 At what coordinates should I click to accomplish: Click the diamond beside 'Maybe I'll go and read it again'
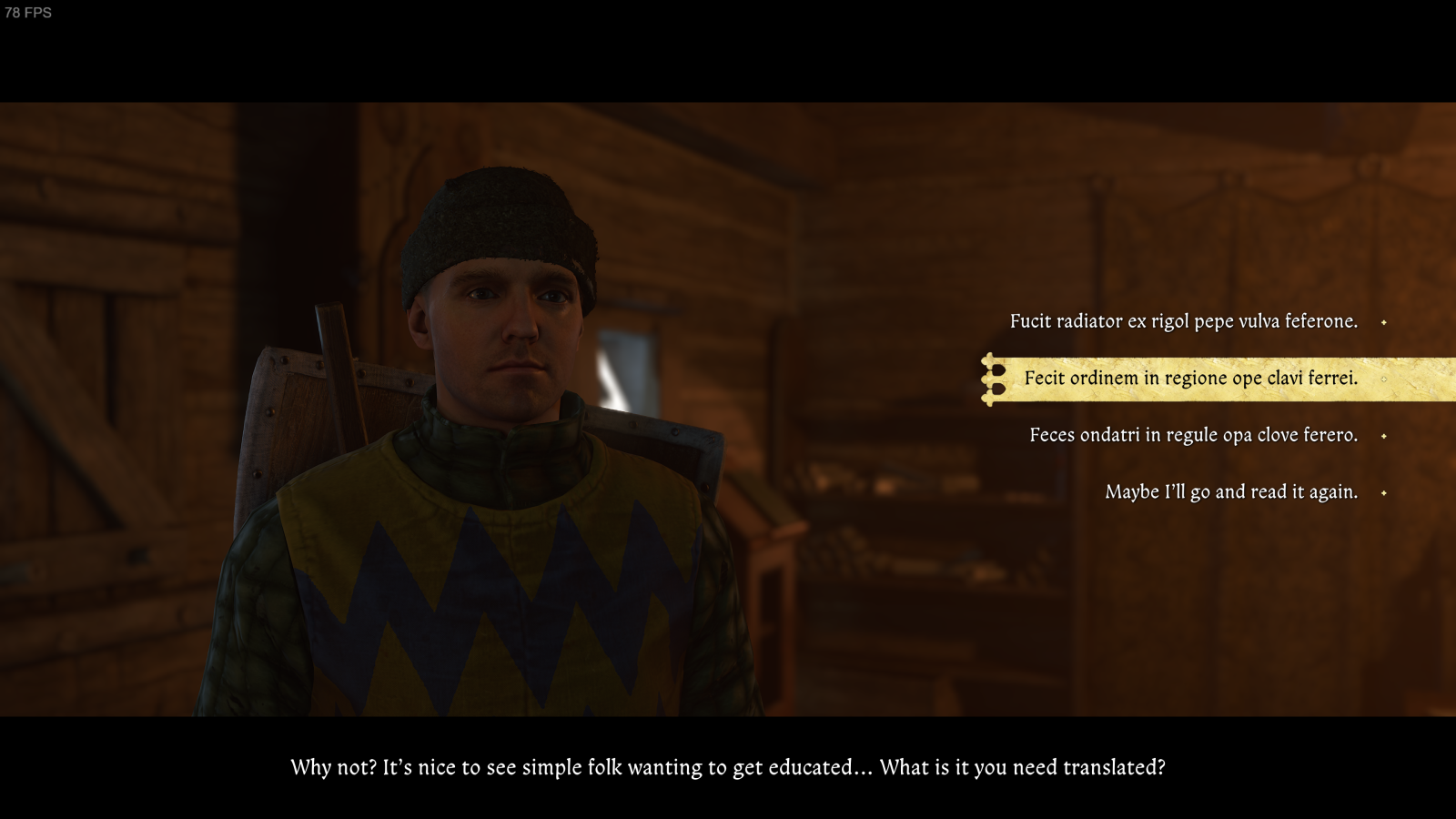(1385, 491)
